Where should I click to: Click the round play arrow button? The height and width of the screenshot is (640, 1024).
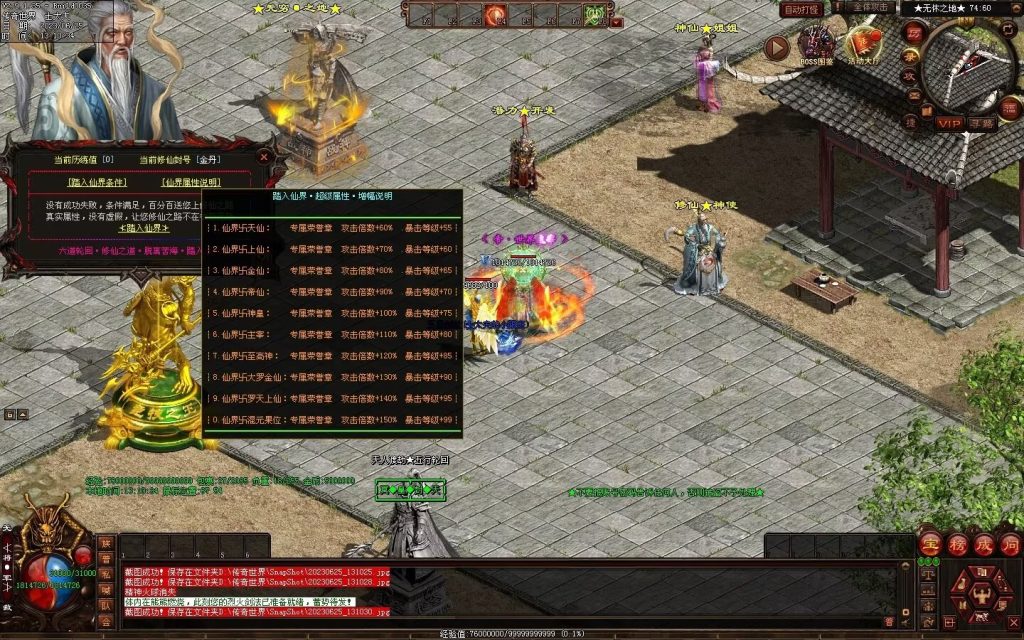coord(777,47)
